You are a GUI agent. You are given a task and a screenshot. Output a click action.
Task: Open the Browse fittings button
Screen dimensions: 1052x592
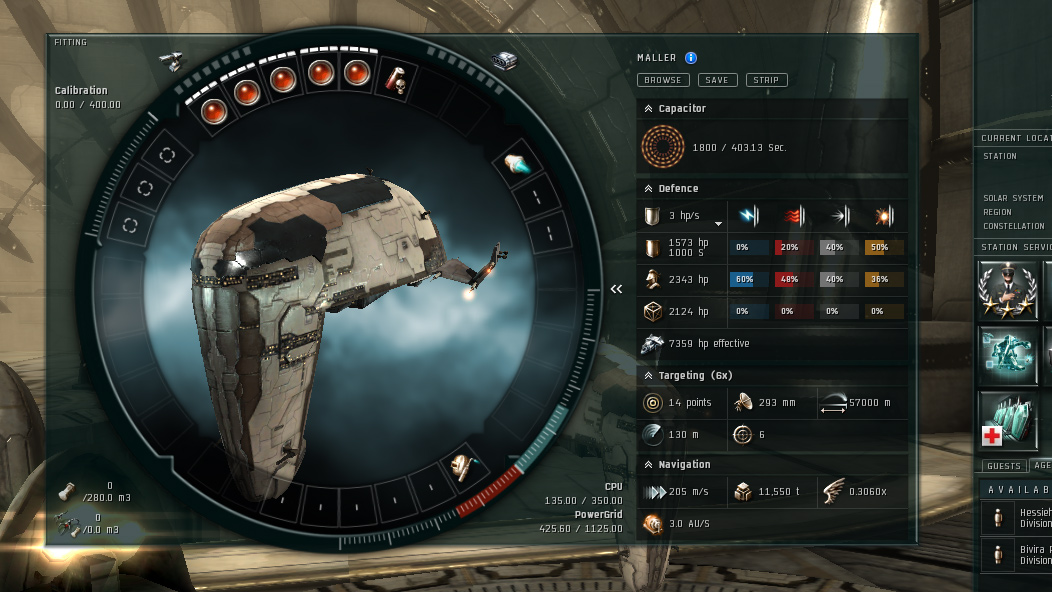pyautogui.click(x=662, y=80)
